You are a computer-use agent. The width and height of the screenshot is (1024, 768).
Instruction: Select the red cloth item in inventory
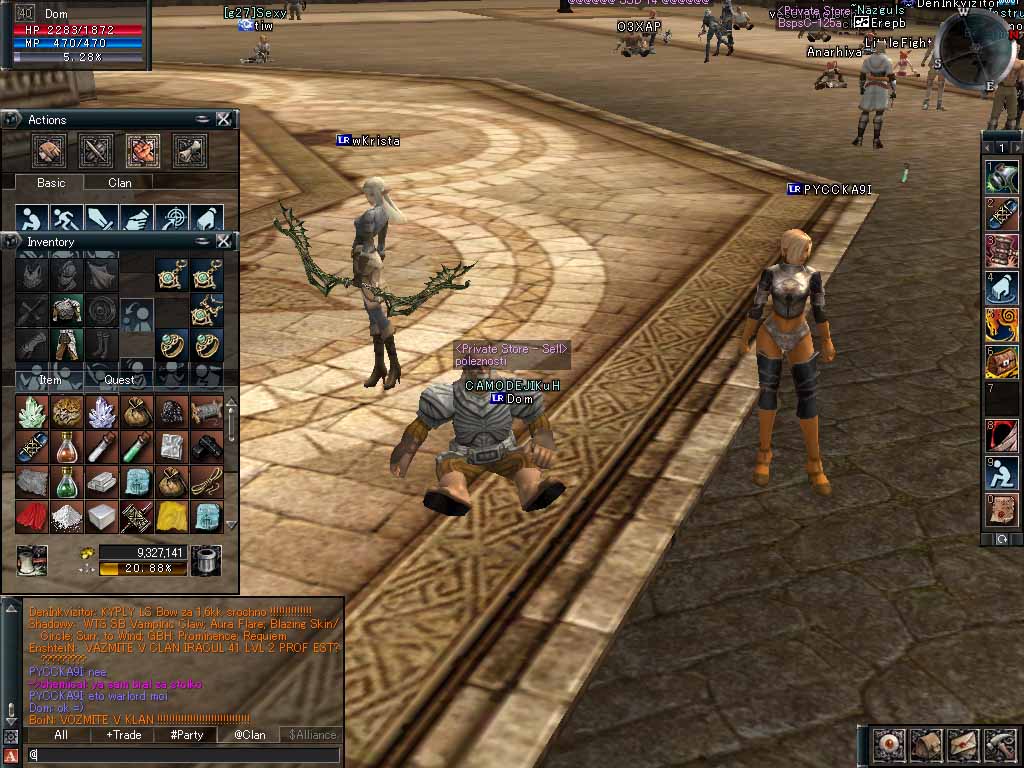33,515
